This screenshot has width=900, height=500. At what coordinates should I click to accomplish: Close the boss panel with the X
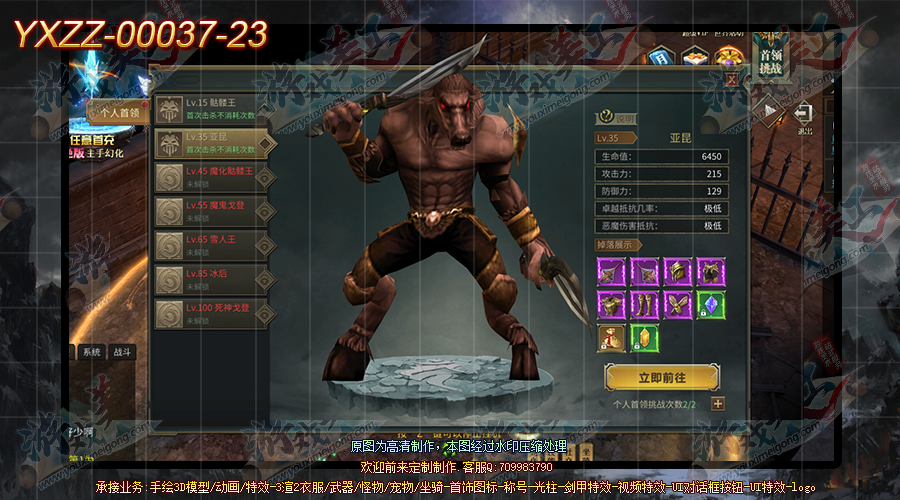[732, 79]
